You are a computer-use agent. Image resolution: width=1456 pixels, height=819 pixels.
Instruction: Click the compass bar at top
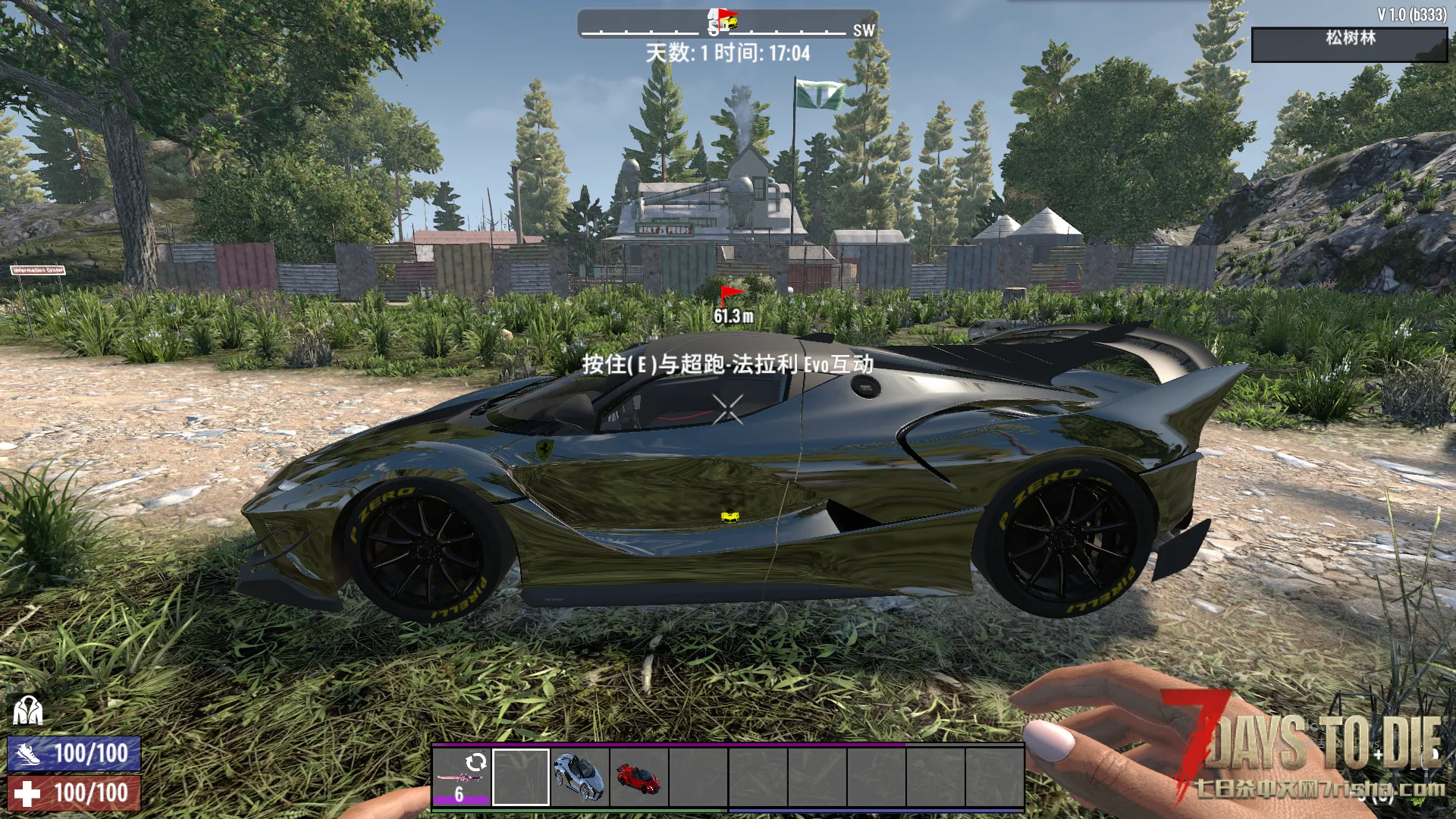point(727,24)
